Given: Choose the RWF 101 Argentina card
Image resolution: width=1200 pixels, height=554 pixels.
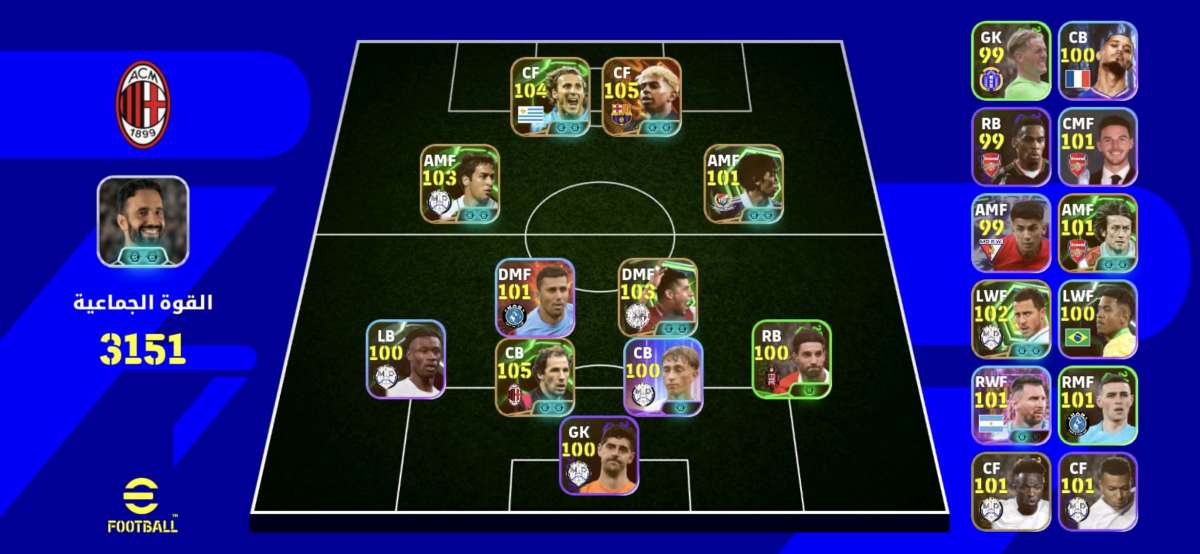Looking at the screenshot, I should 1011,405.
